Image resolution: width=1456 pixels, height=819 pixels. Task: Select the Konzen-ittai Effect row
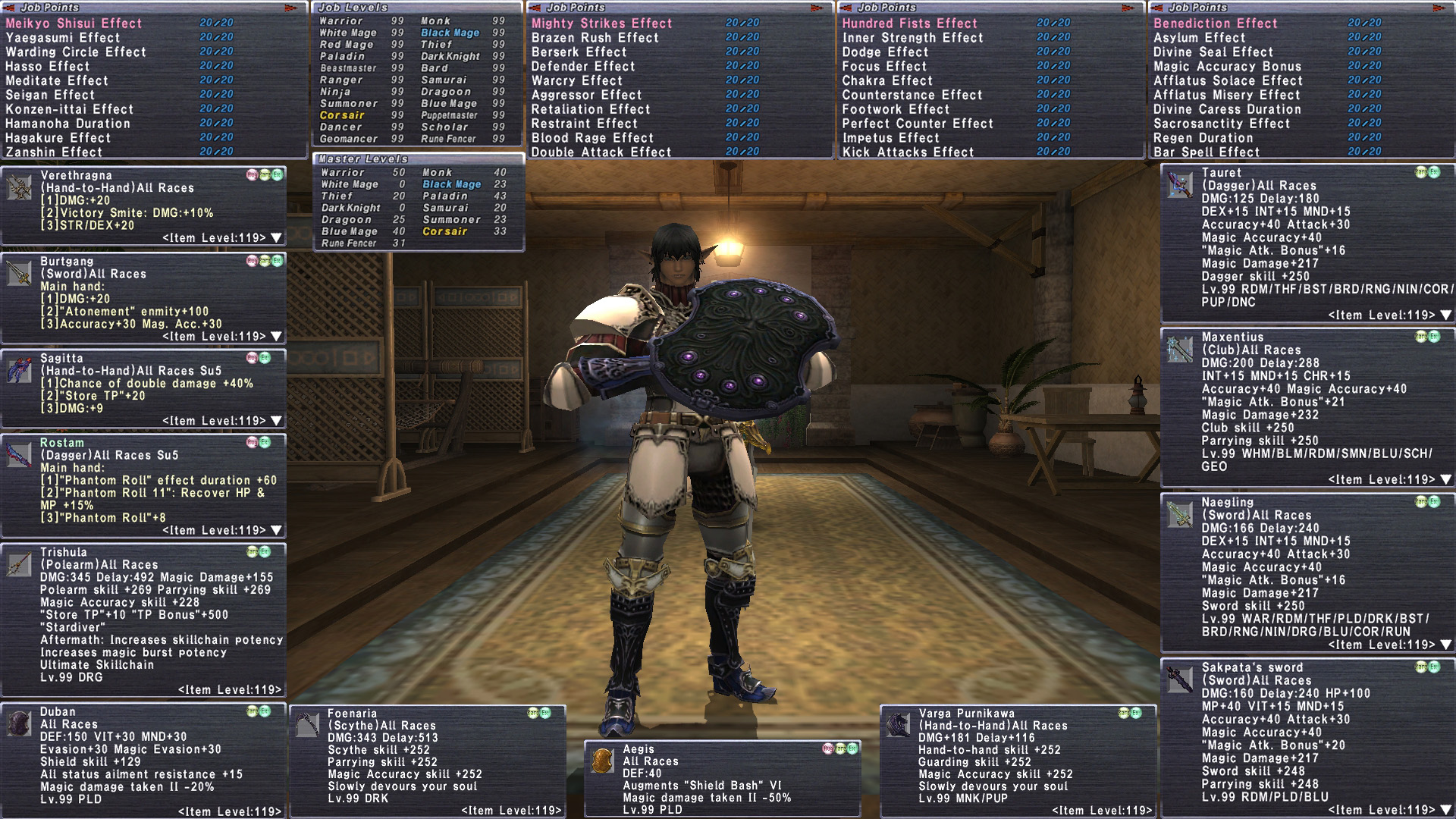click(69, 109)
